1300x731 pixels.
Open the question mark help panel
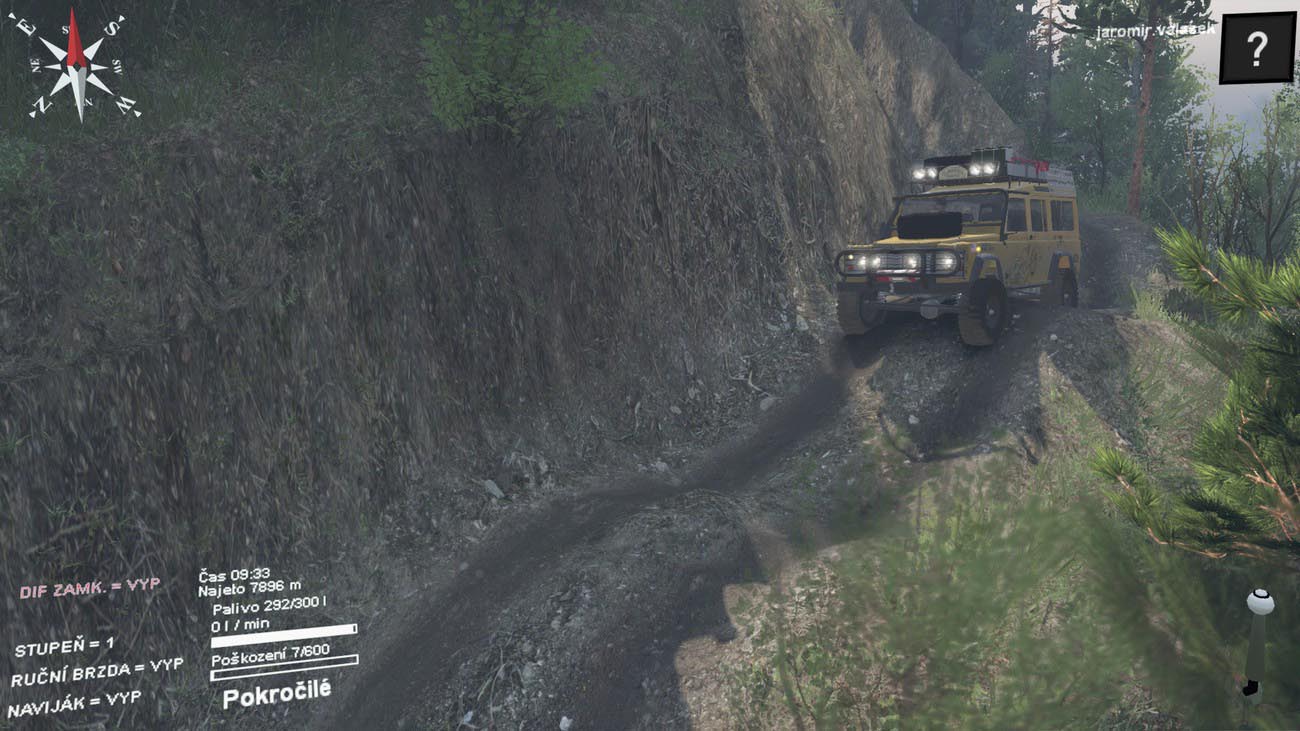pos(1257,48)
